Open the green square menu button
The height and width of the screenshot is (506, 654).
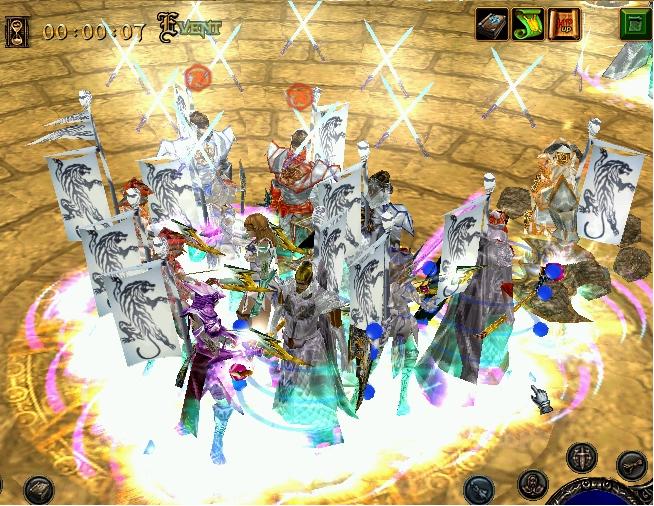pos(634,24)
